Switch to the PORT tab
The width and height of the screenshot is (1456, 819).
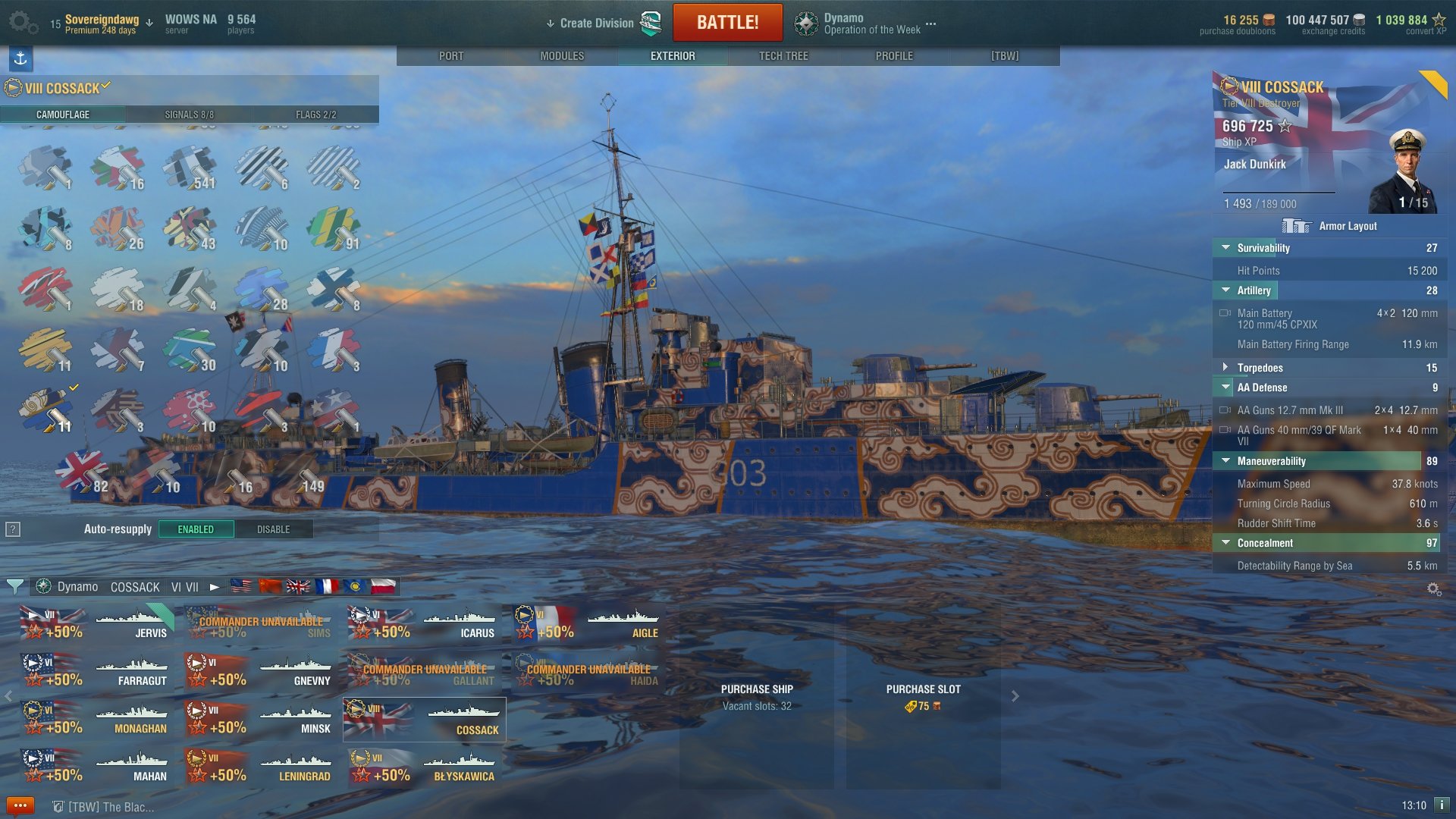[x=451, y=56]
